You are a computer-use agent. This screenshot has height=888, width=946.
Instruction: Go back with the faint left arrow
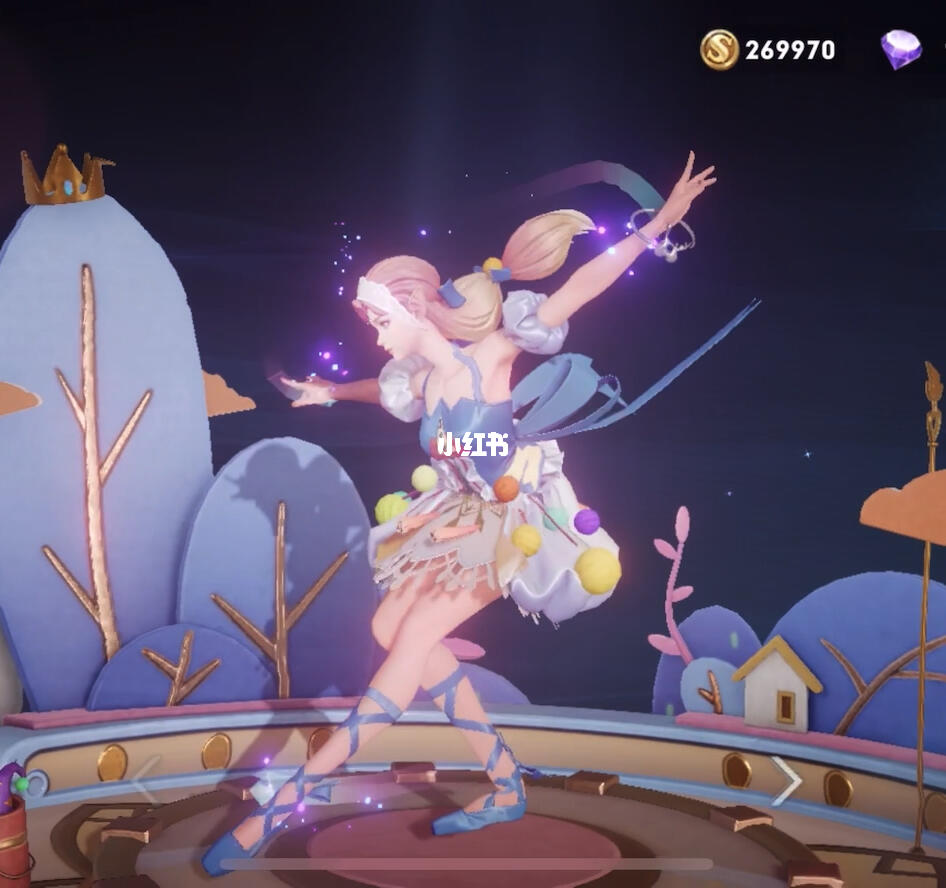click(146, 780)
